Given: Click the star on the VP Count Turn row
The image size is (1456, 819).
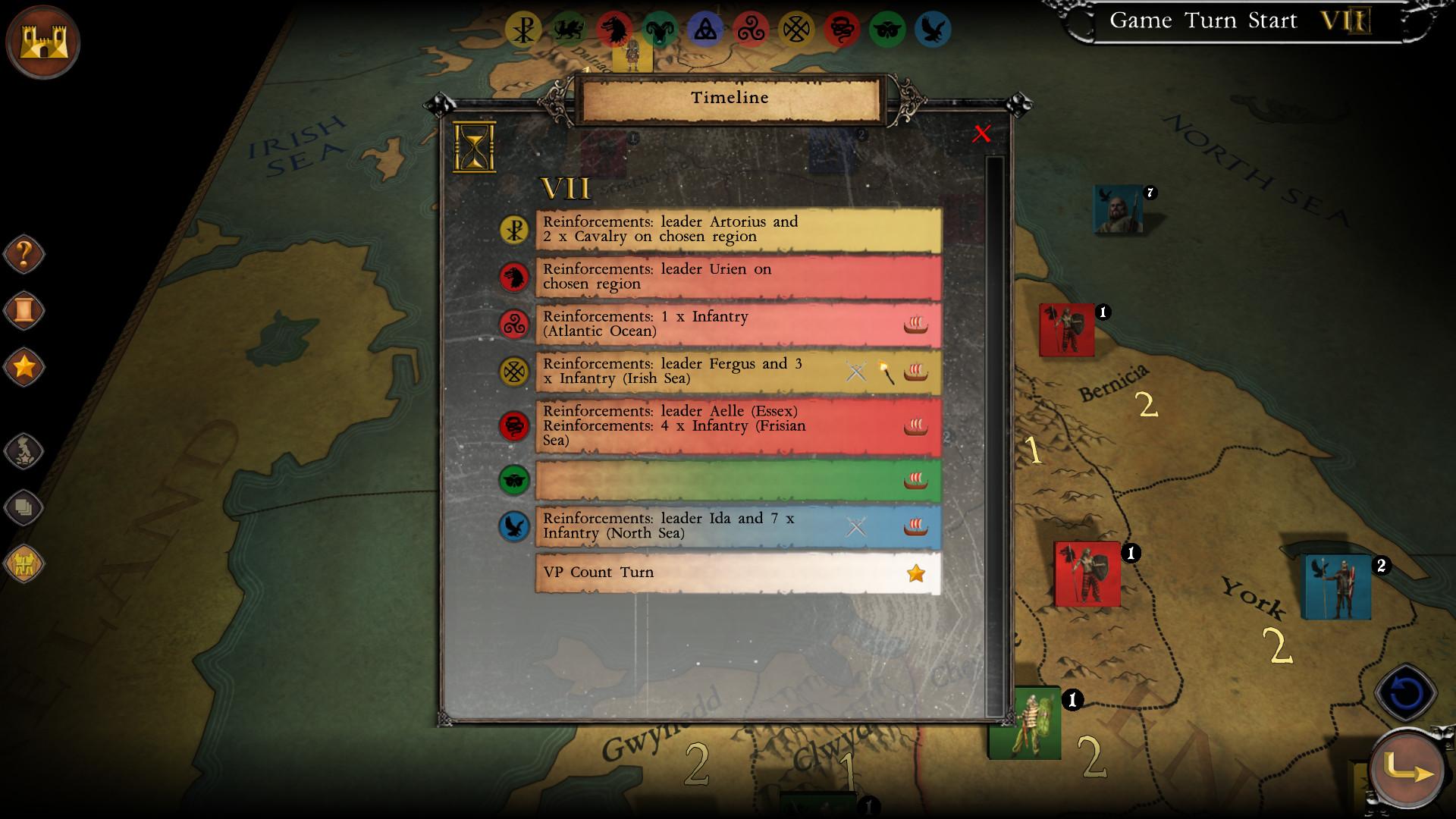Looking at the screenshot, I should pos(917,574).
